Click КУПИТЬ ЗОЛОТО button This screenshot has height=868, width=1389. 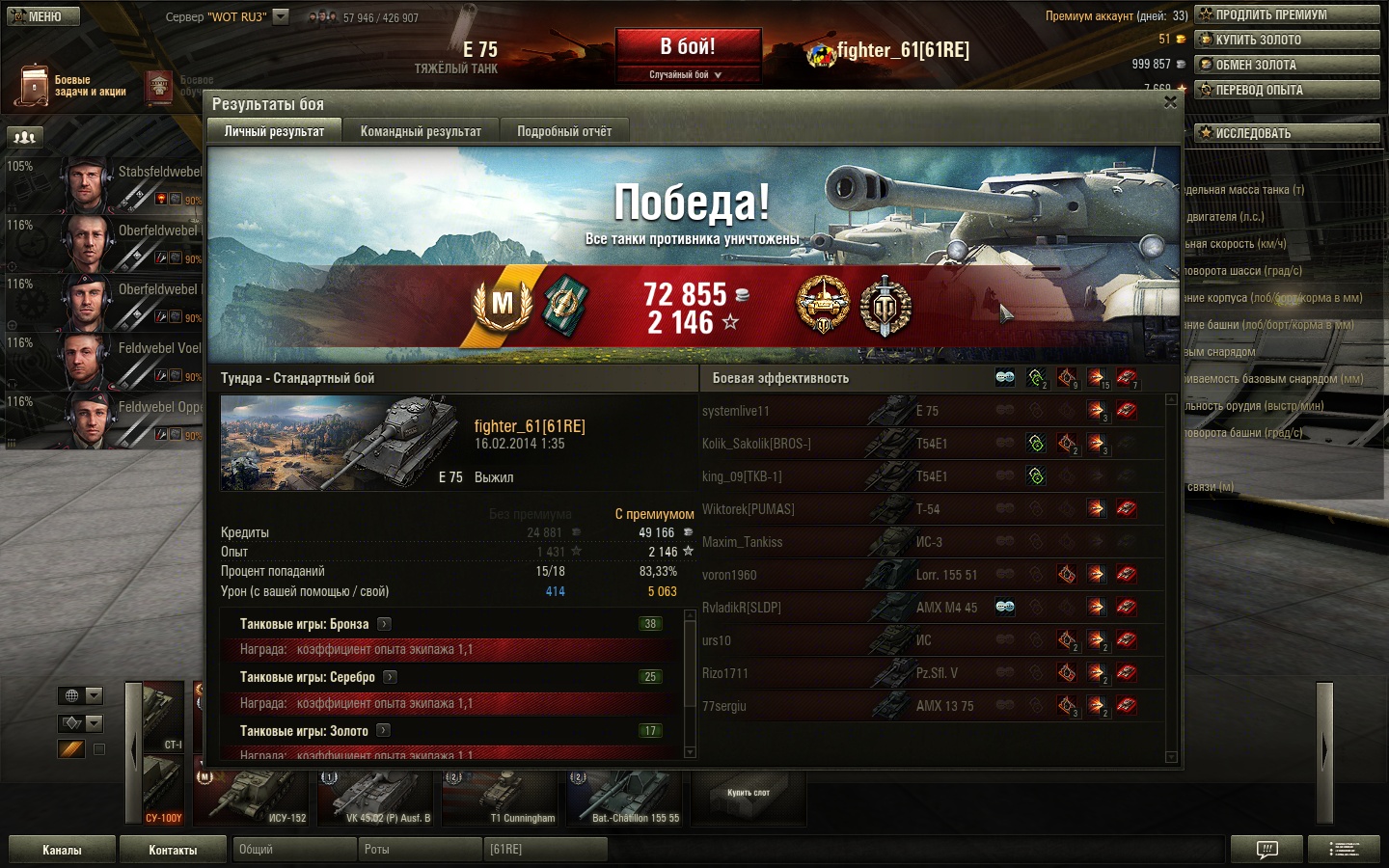tap(1287, 40)
